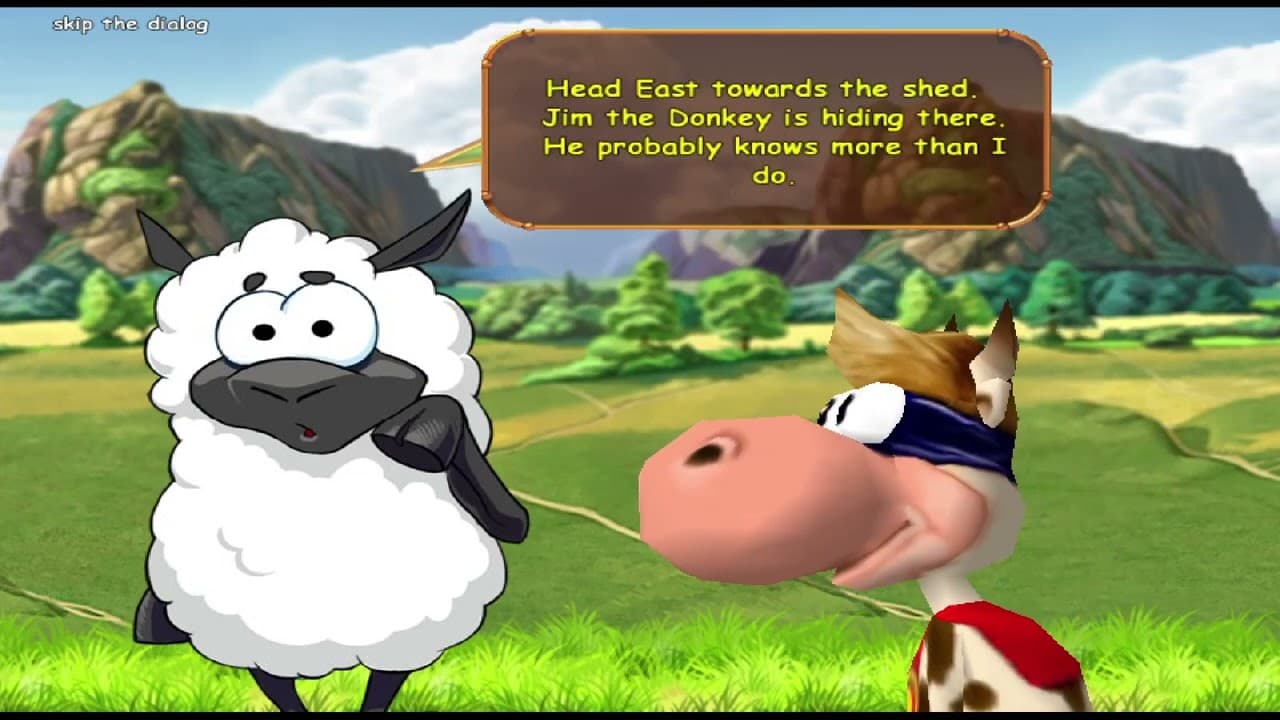This screenshot has width=1280, height=720.
Task: Click the word 'East' in the dialog
Action: pyautogui.click(x=650, y=88)
